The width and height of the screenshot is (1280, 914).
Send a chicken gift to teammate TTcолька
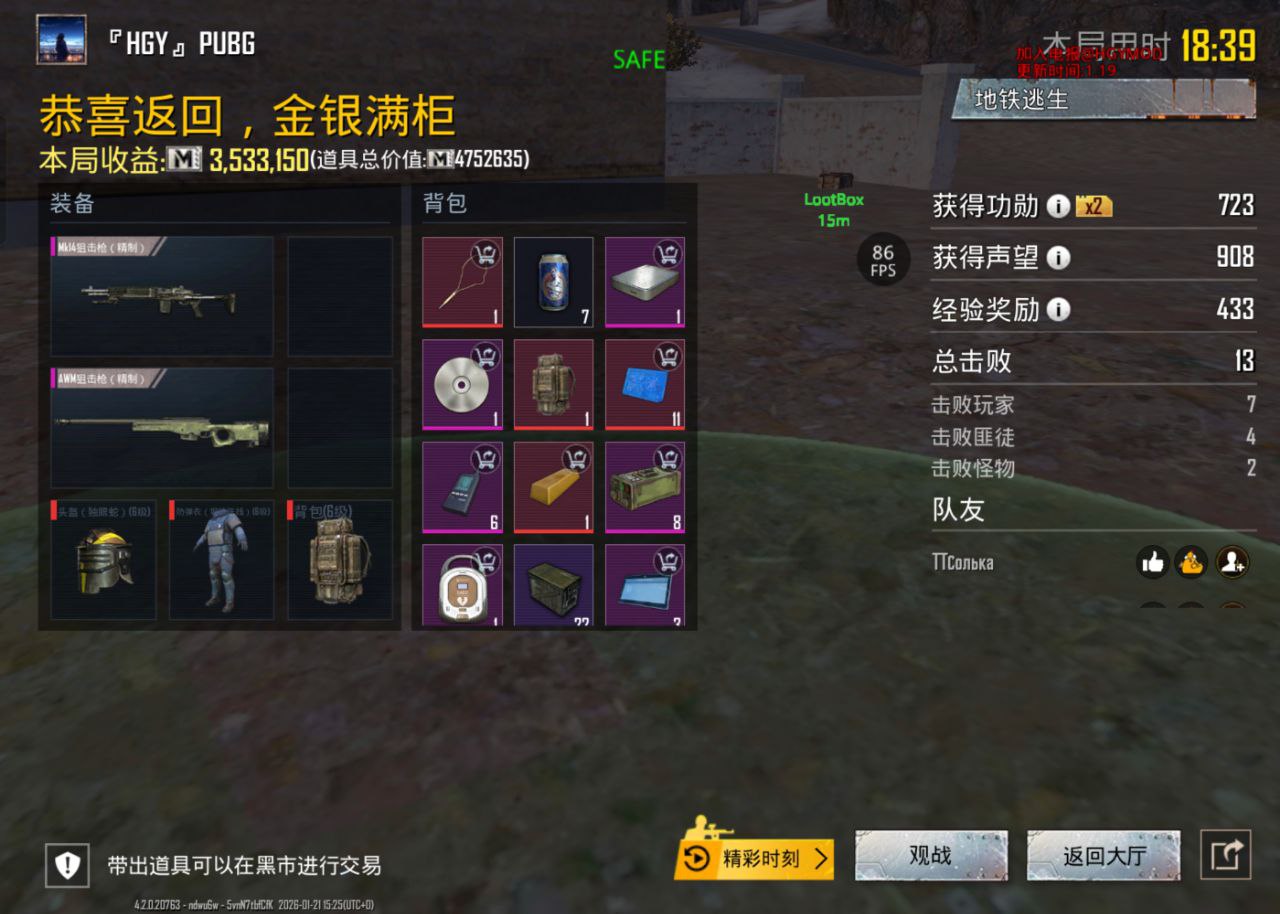point(1191,562)
